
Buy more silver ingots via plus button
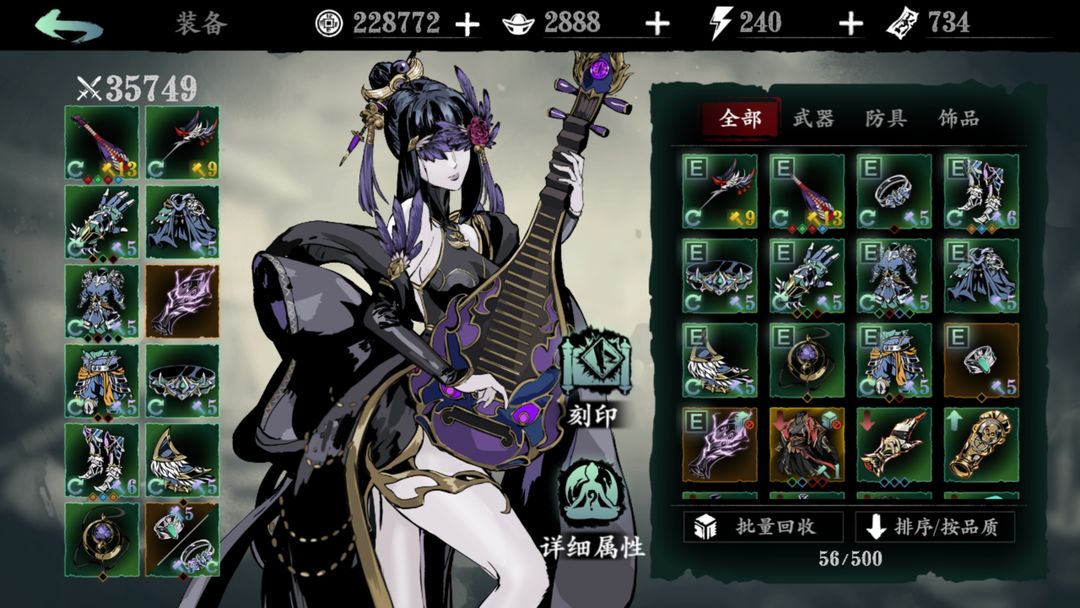(x=657, y=24)
